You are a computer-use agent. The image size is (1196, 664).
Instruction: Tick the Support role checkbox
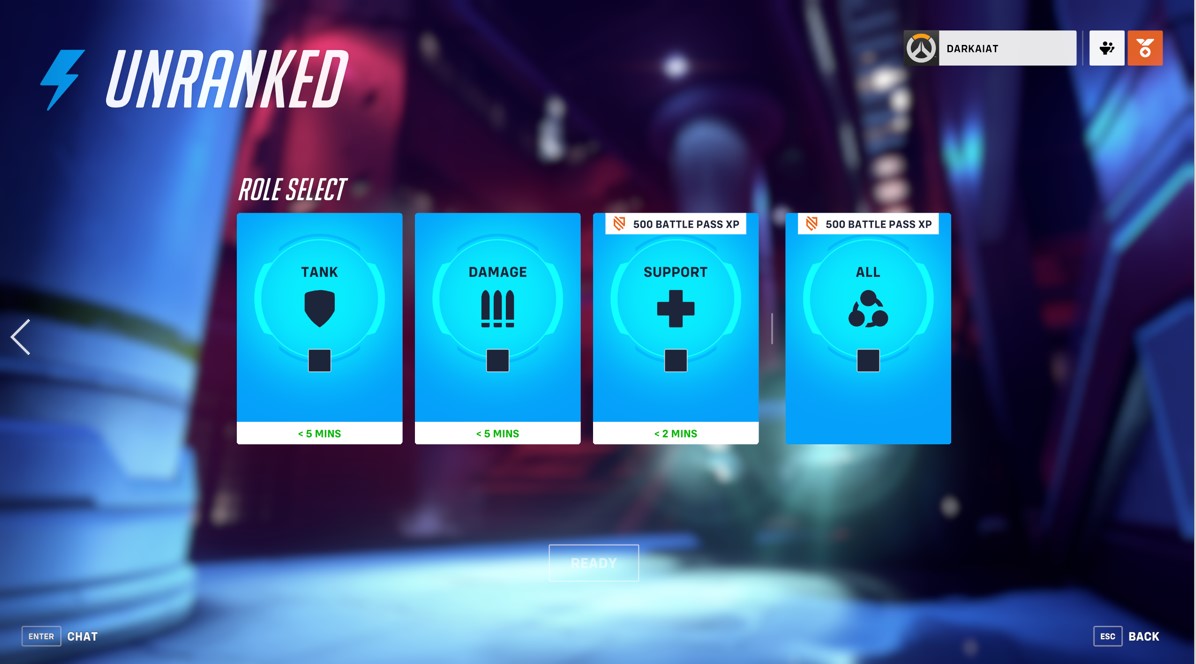point(675,360)
